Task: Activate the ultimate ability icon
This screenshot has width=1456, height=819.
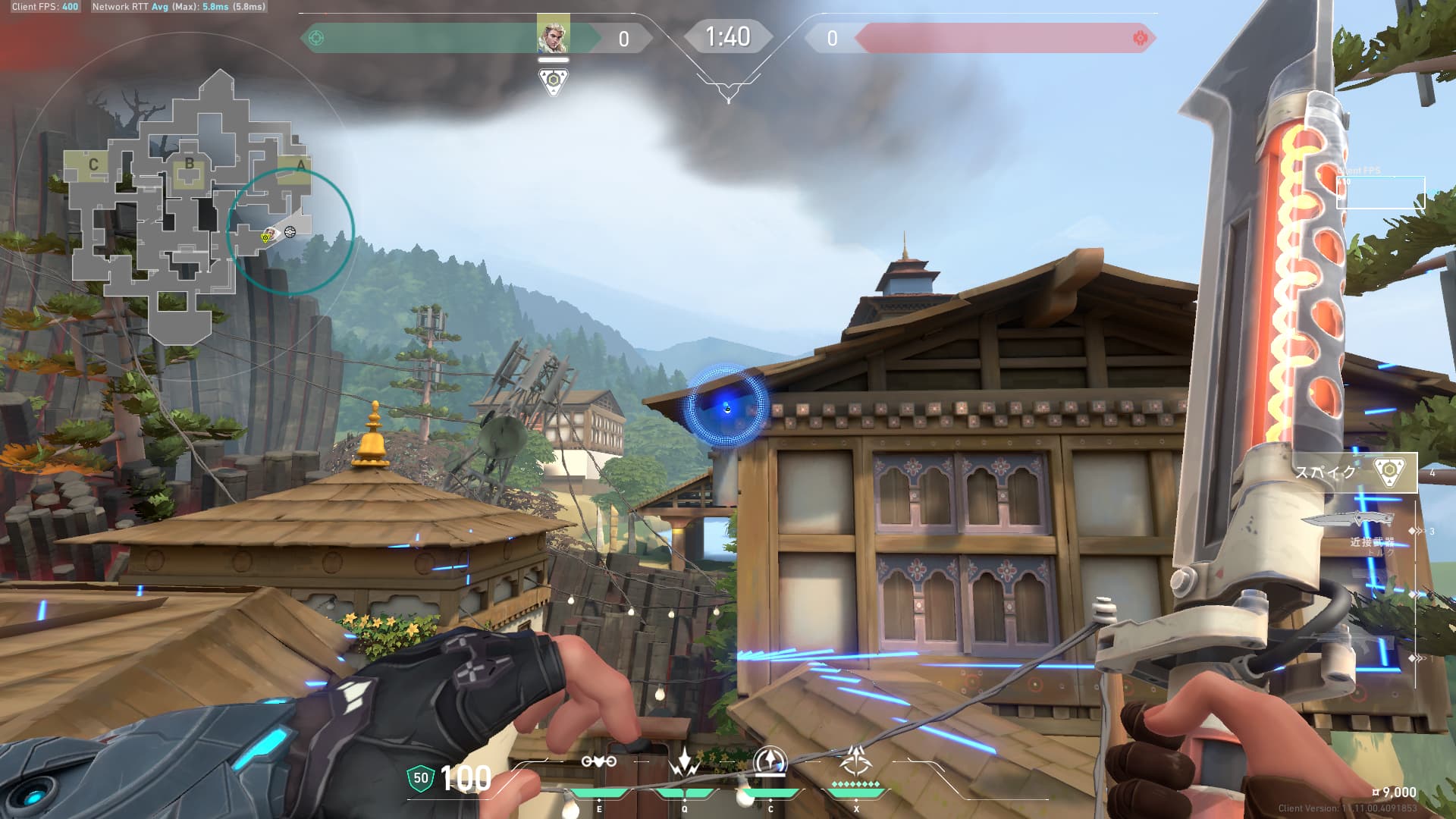Action: coord(855,761)
